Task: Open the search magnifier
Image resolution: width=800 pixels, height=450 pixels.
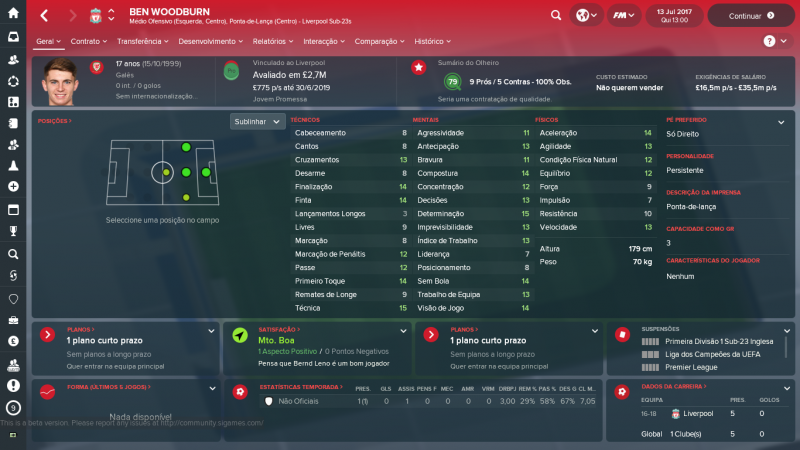Action: coord(556,16)
